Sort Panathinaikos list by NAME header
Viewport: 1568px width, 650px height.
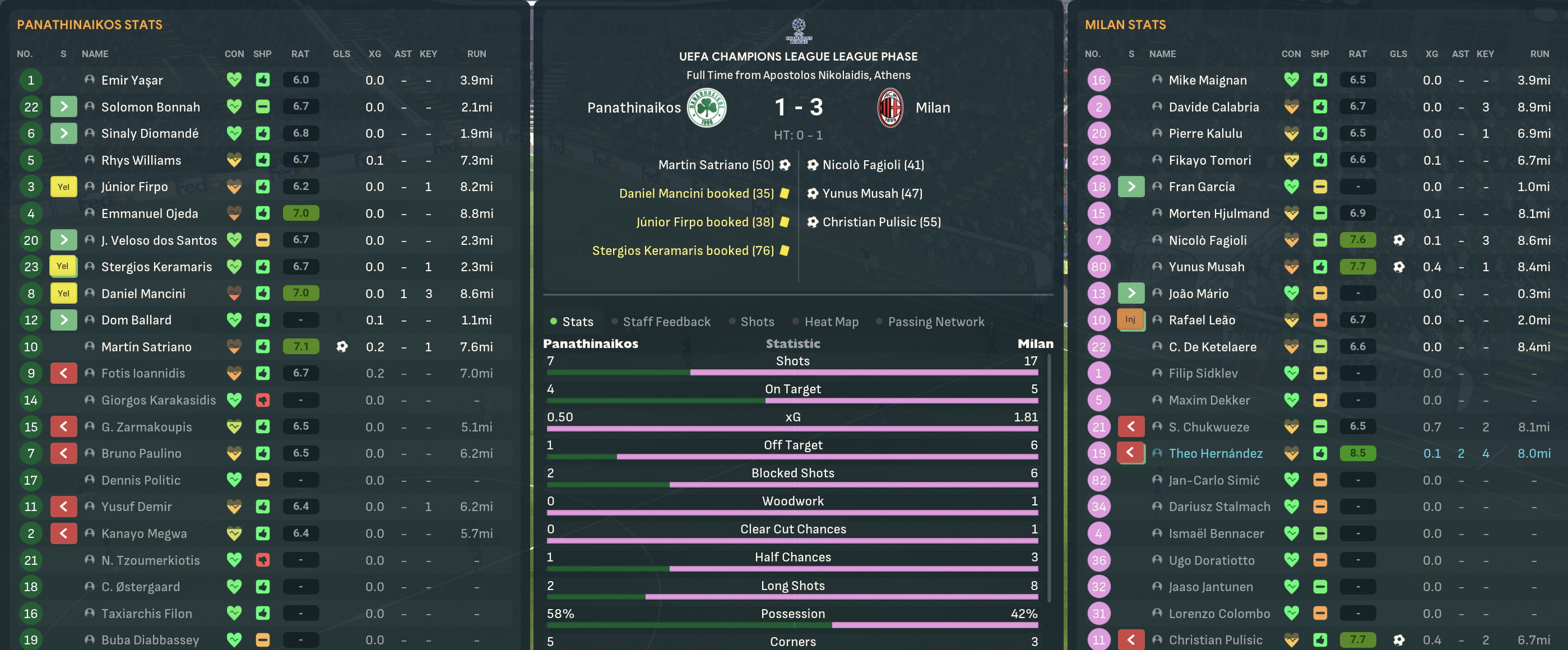(x=95, y=54)
